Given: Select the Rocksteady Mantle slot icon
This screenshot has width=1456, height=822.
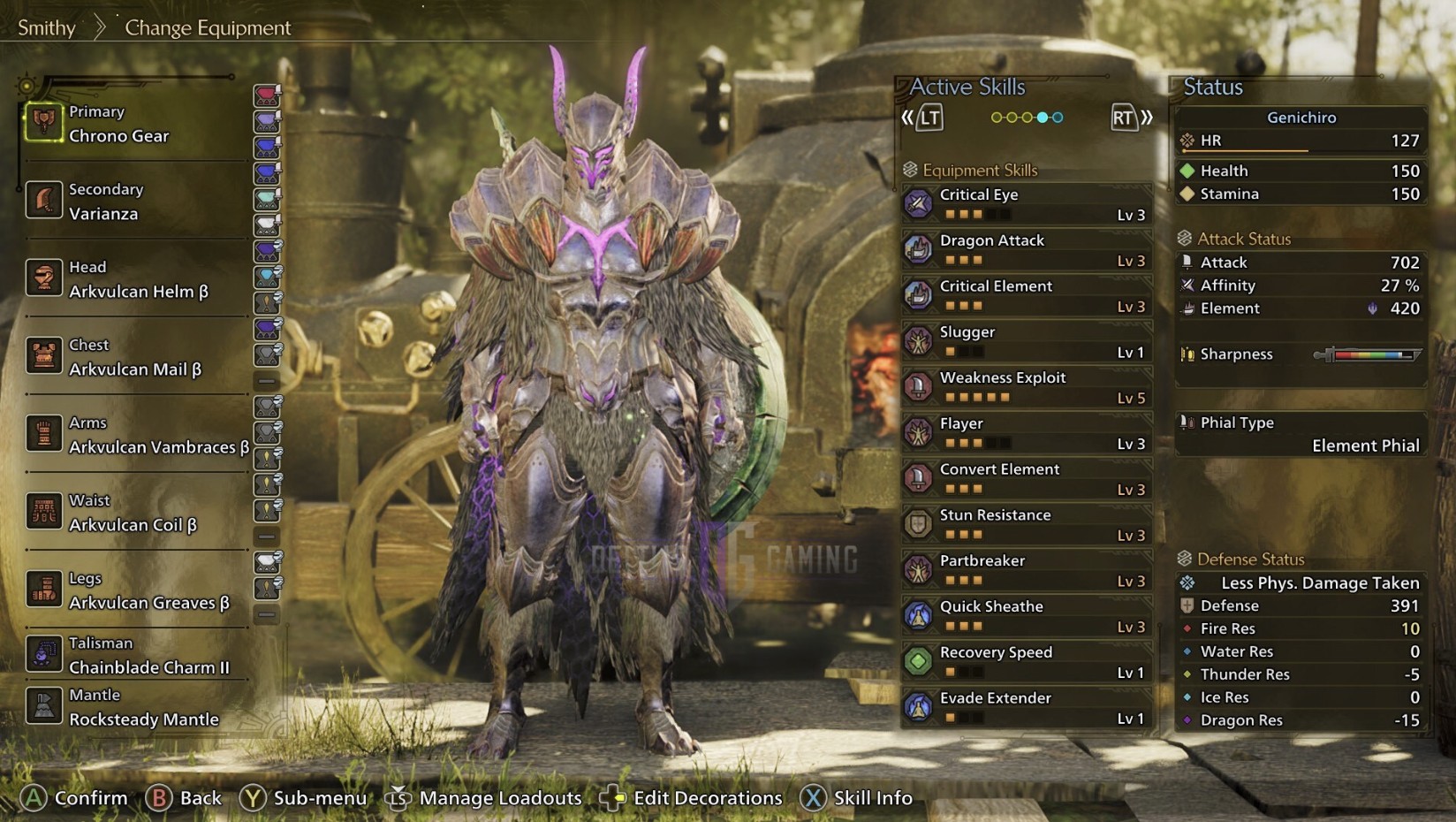Looking at the screenshot, I should coord(43,705).
